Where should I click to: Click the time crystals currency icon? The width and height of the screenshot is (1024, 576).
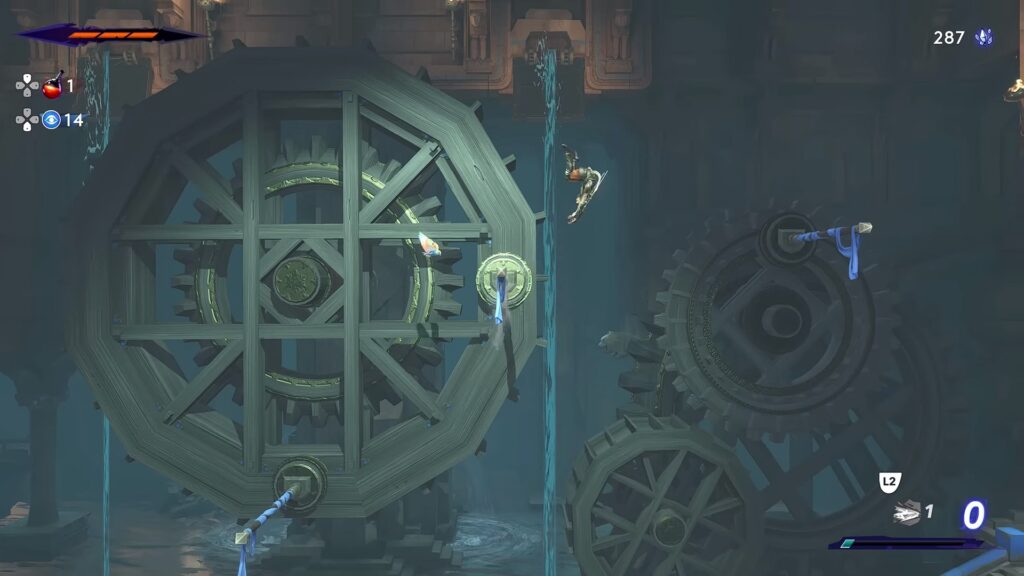pos(984,38)
